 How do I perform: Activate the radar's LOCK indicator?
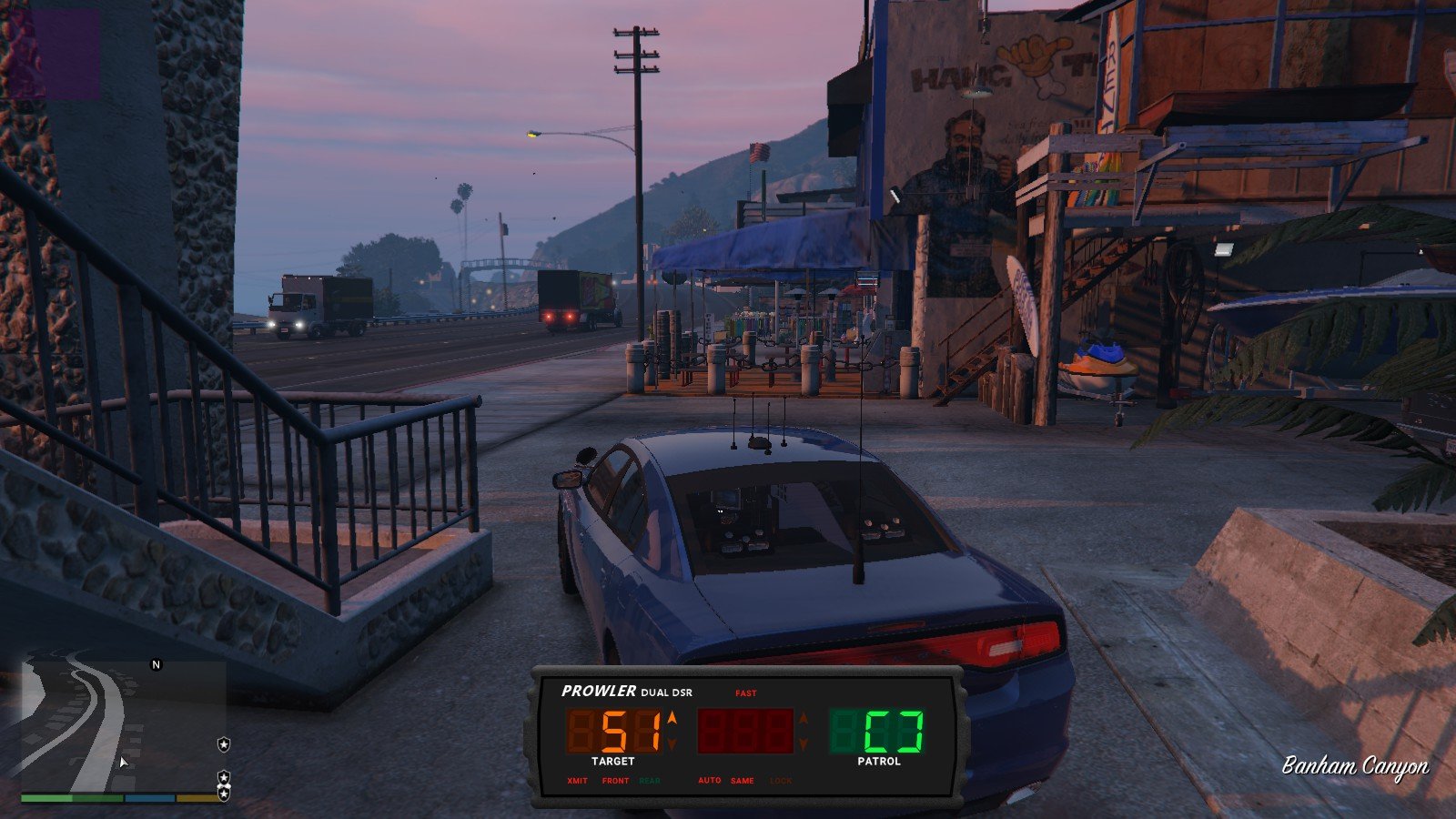coord(781,781)
